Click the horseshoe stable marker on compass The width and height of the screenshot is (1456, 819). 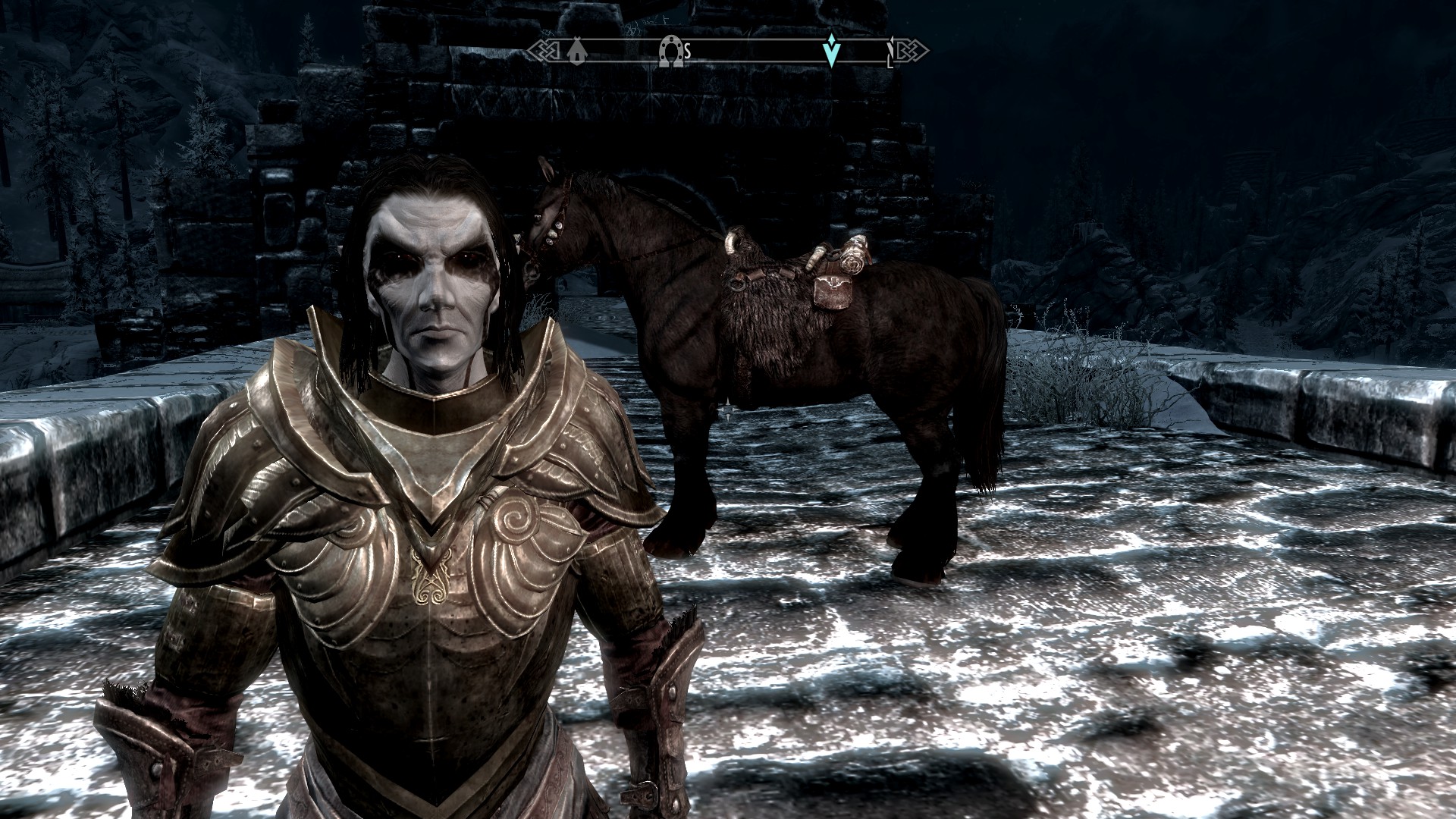[x=670, y=52]
